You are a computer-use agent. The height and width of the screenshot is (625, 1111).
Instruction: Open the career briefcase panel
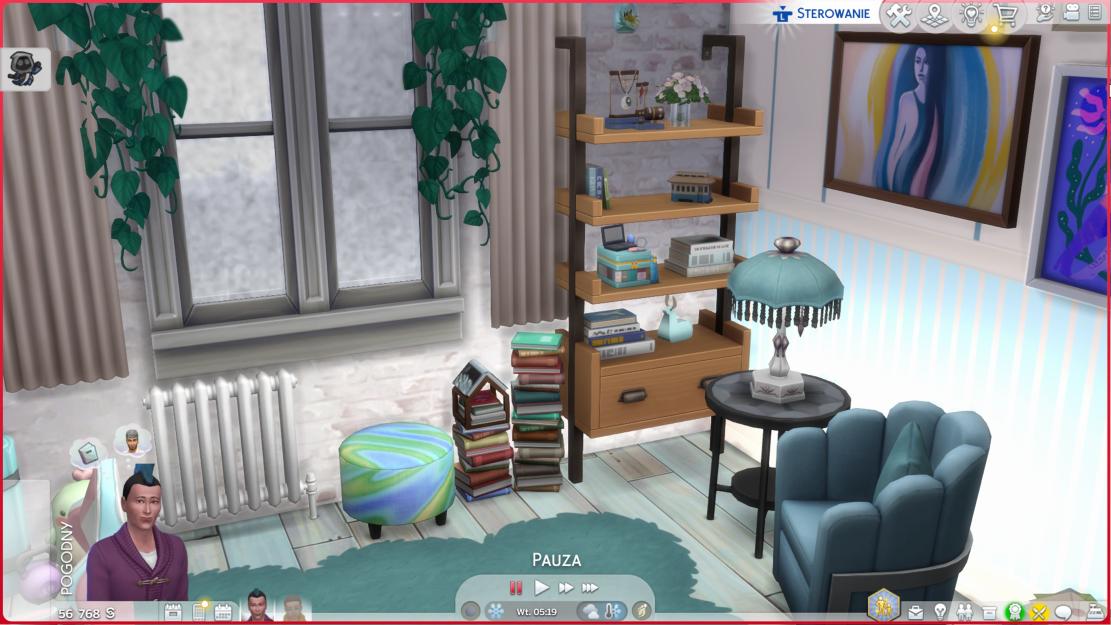point(915,612)
